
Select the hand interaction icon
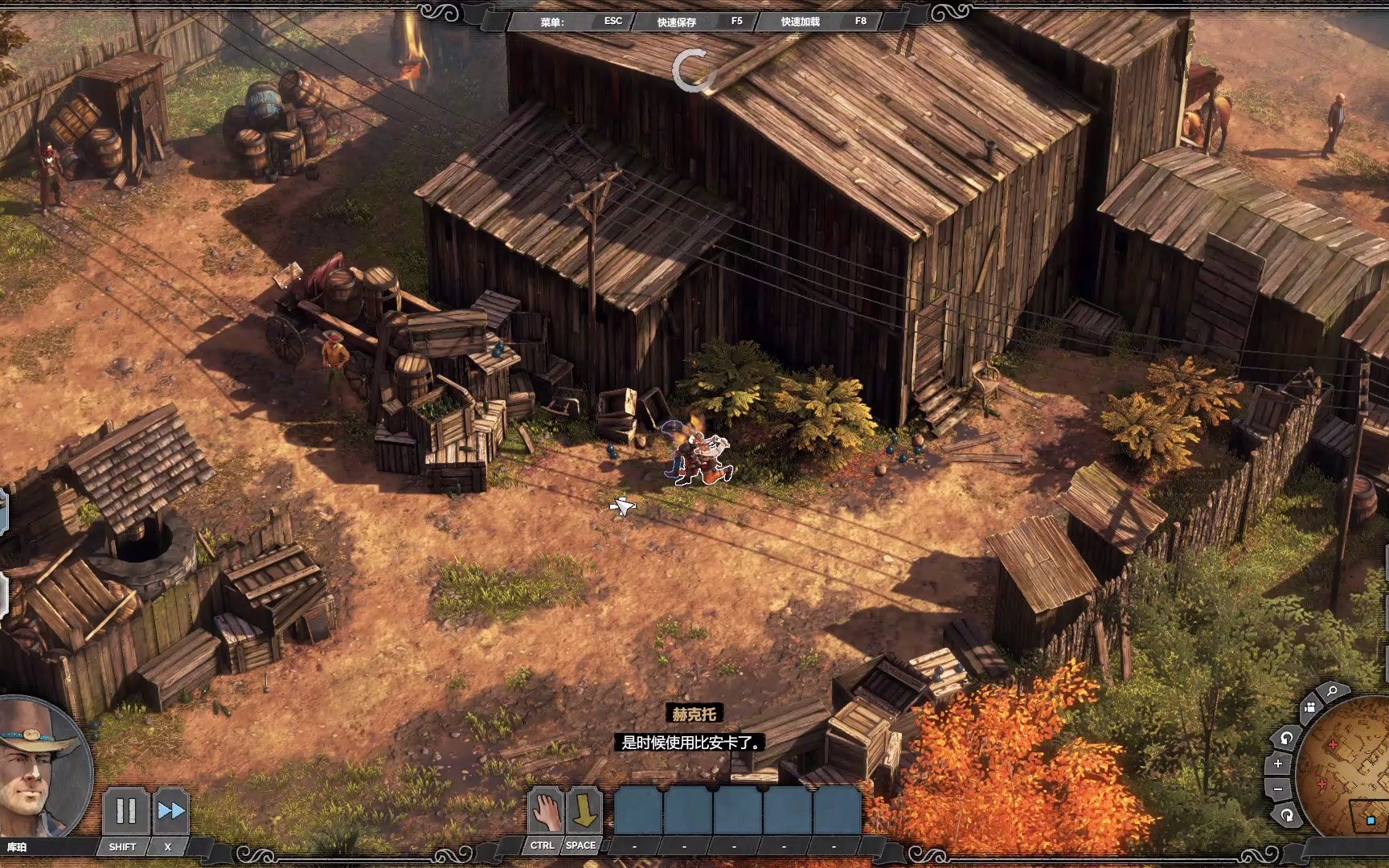pyautogui.click(x=544, y=812)
